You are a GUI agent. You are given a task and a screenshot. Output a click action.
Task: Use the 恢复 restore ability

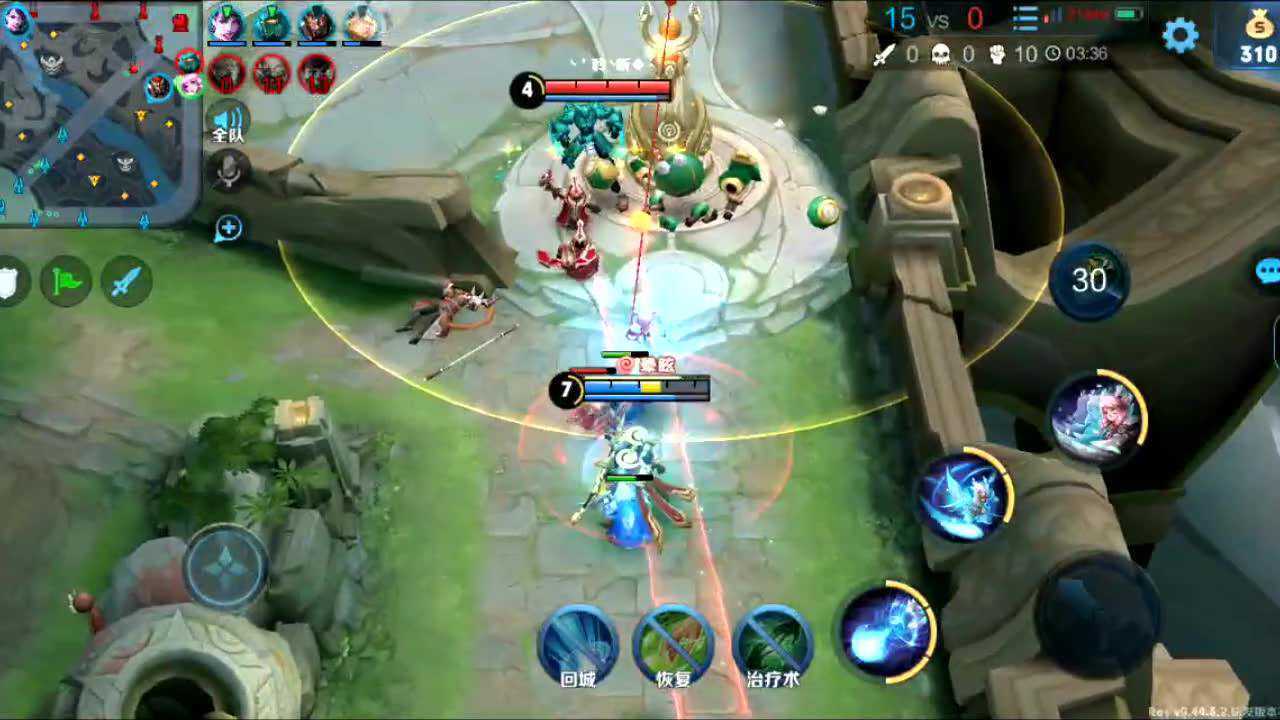[x=672, y=645]
